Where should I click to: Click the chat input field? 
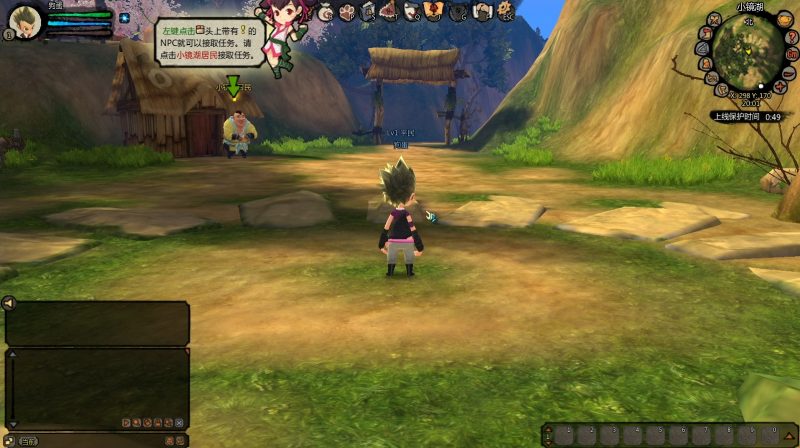point(100,440)
